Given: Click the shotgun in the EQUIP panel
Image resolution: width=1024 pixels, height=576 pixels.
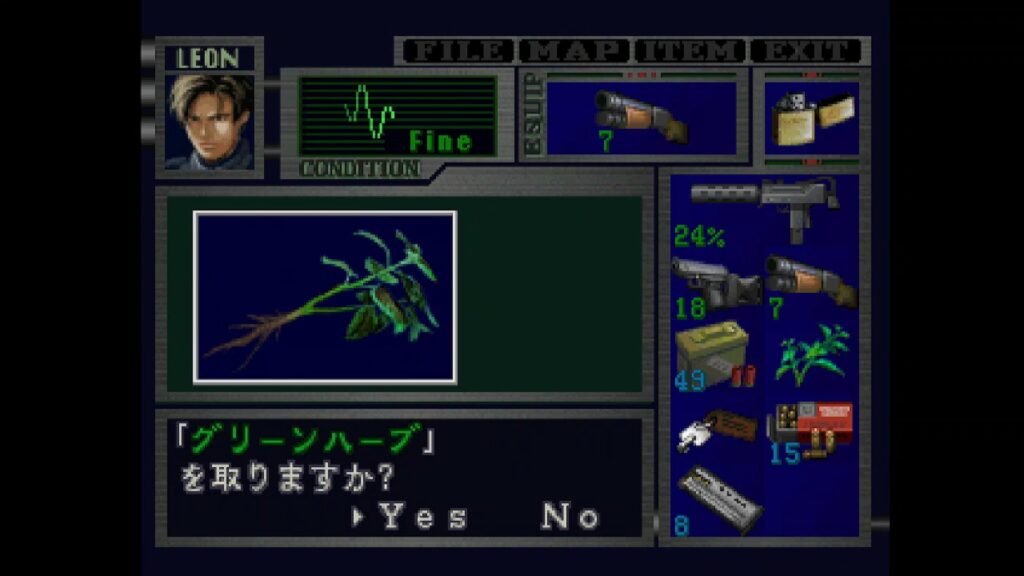Looking at the screenshot, I should pos(640,118).
